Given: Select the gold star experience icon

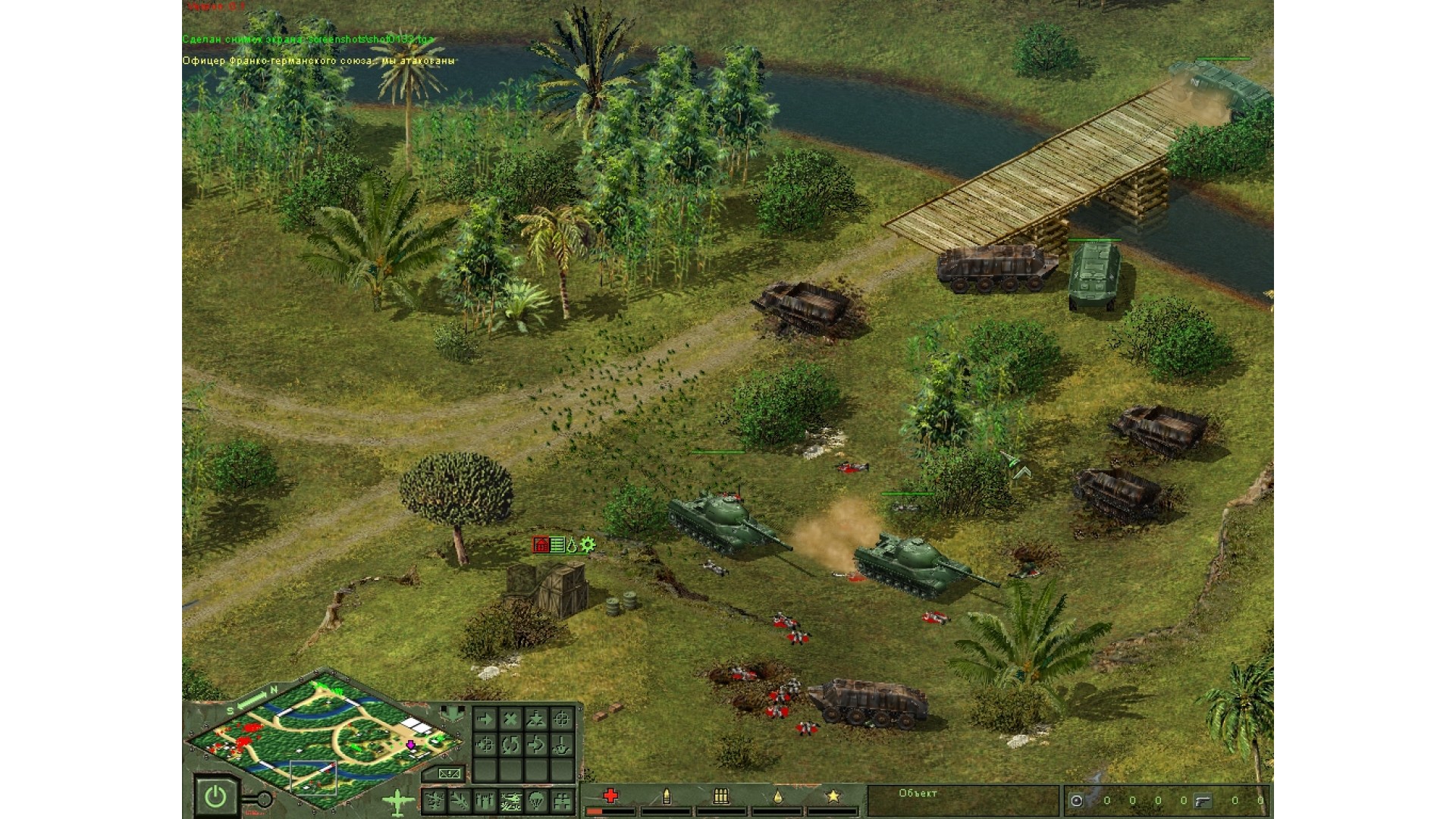Looking at the screenshot, I should [x=833, y=795].
